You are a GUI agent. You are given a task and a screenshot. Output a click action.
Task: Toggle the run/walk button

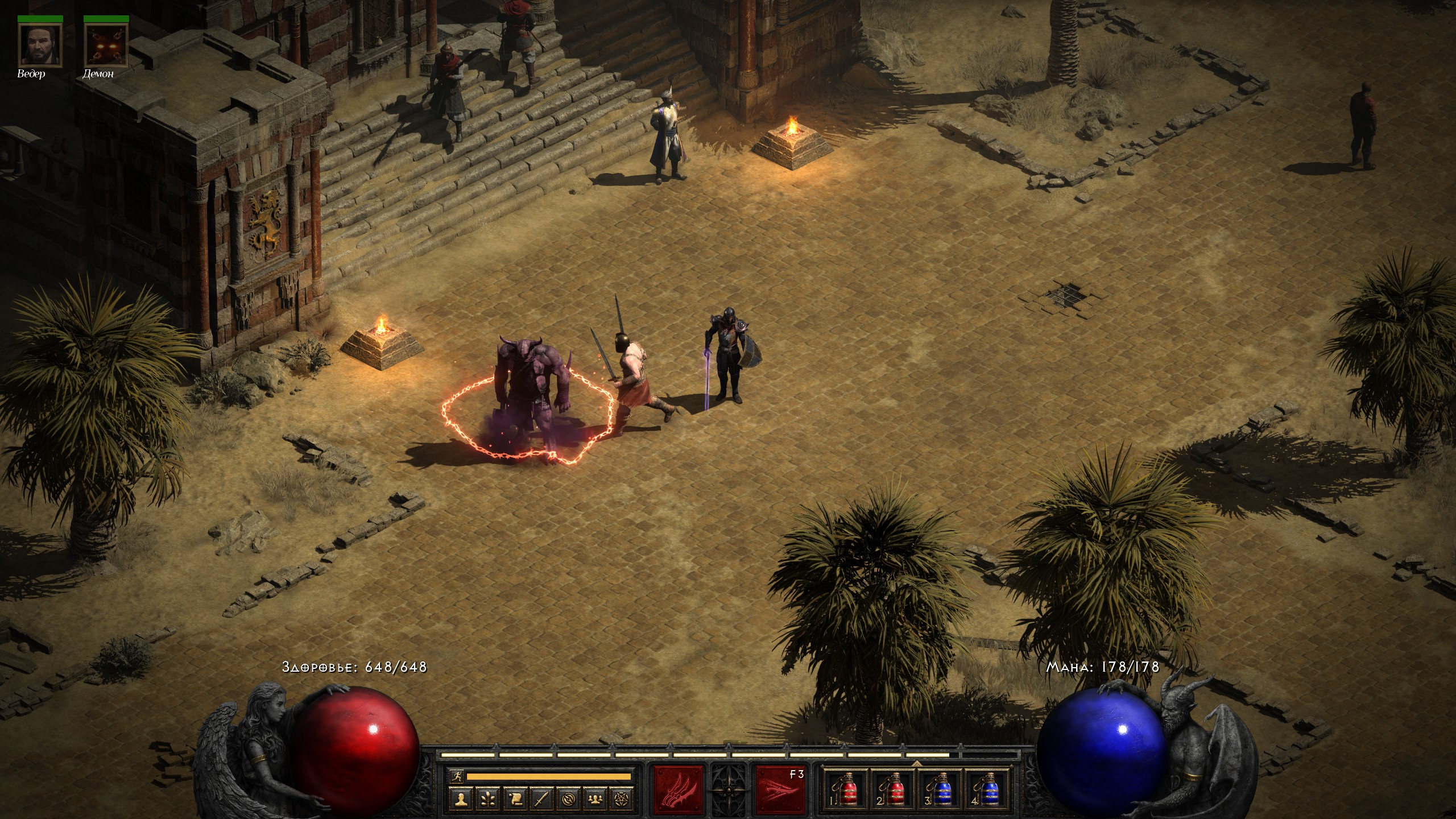456,776
